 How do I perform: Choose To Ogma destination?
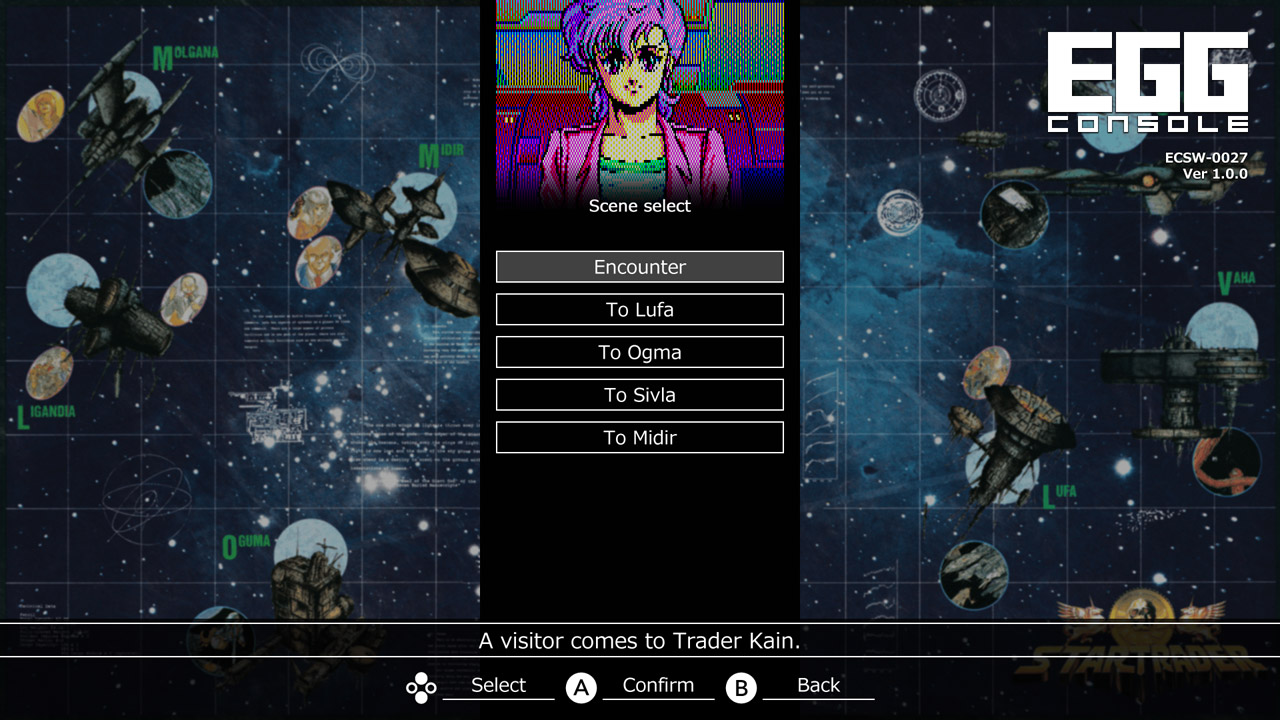click(x=639, y=351)
